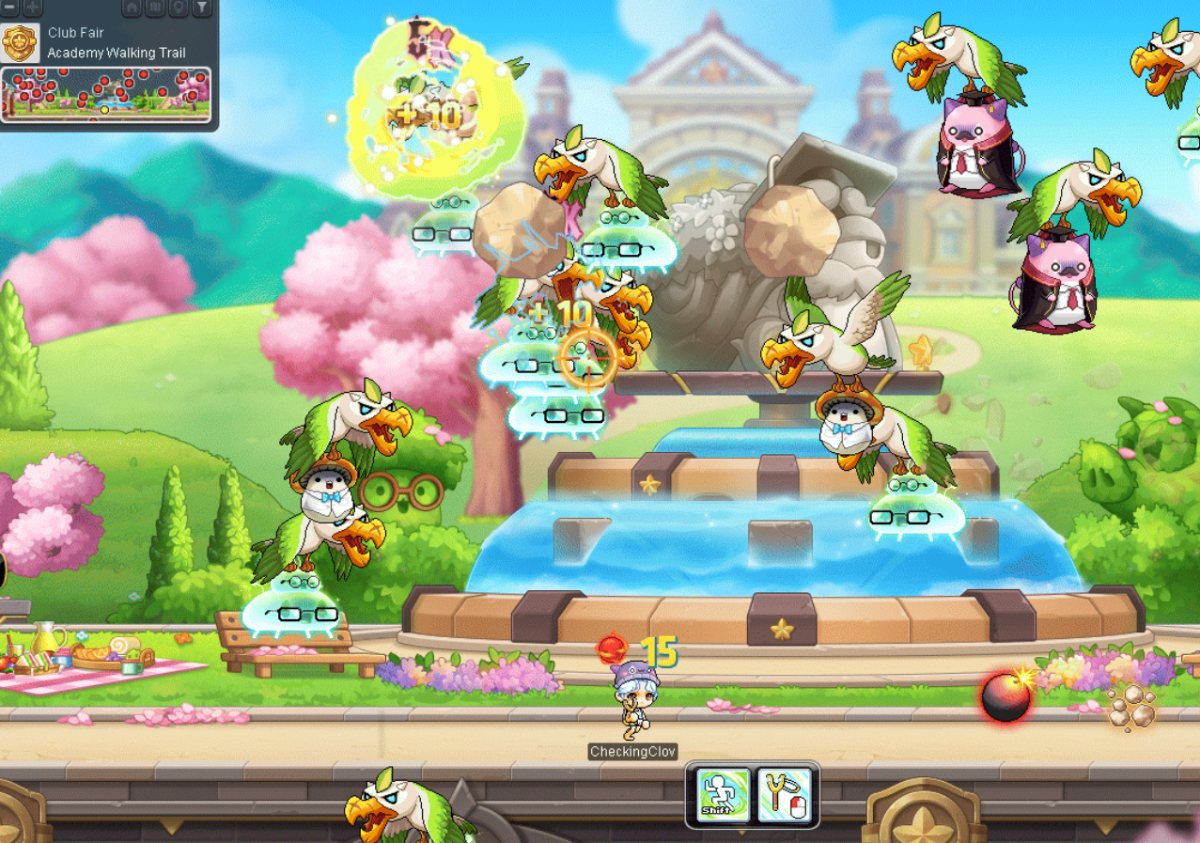Activate the dash running-figure skill icon

(x=722, y=795)
